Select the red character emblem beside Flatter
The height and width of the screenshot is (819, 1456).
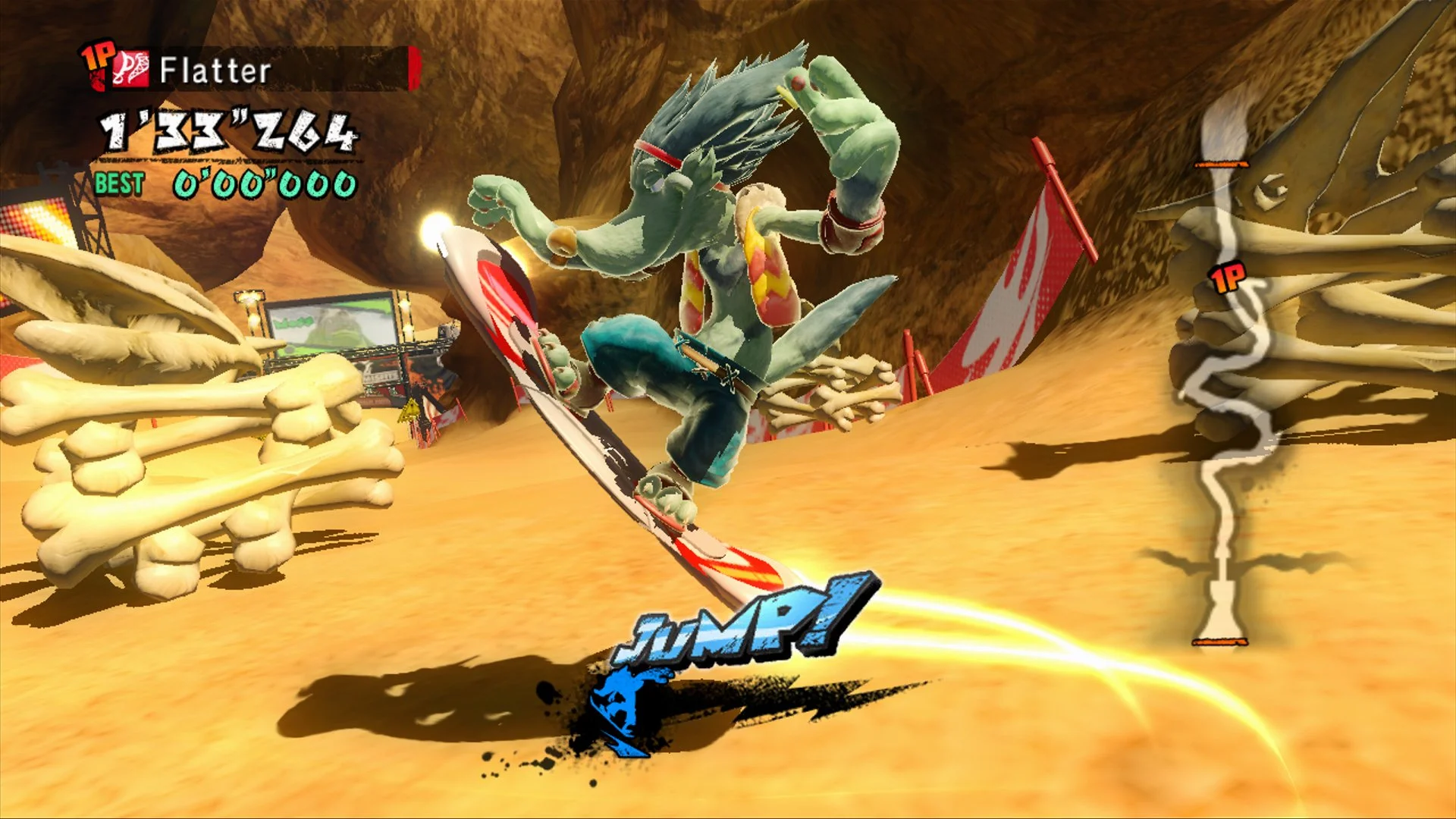pos(132,70)
